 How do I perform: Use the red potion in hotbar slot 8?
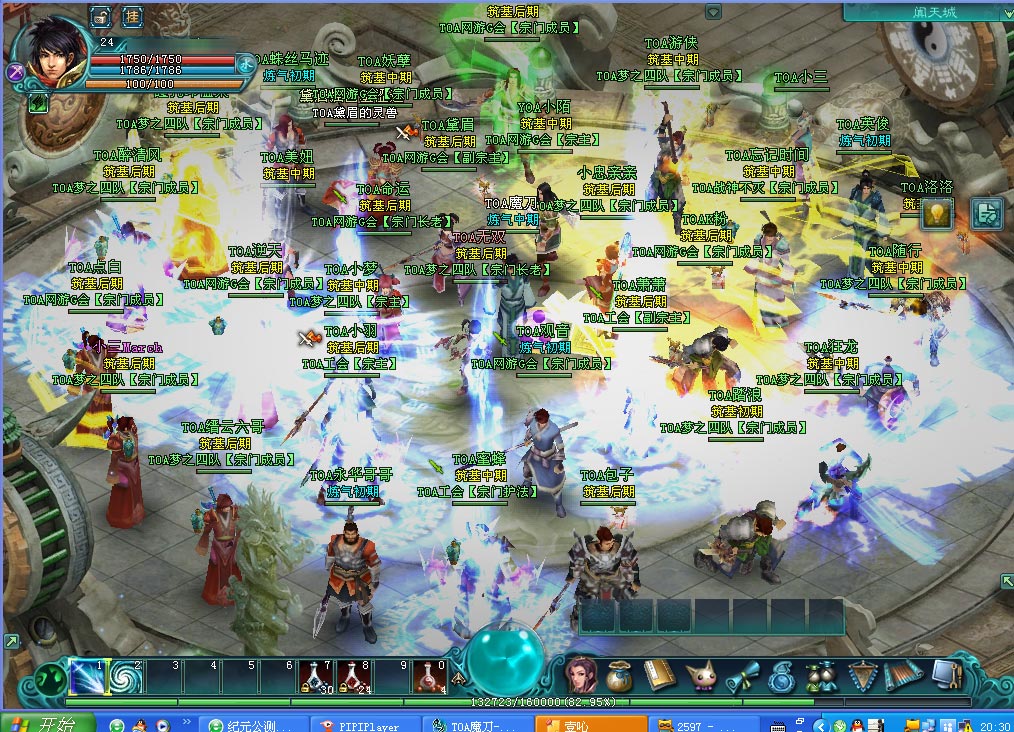354,677
